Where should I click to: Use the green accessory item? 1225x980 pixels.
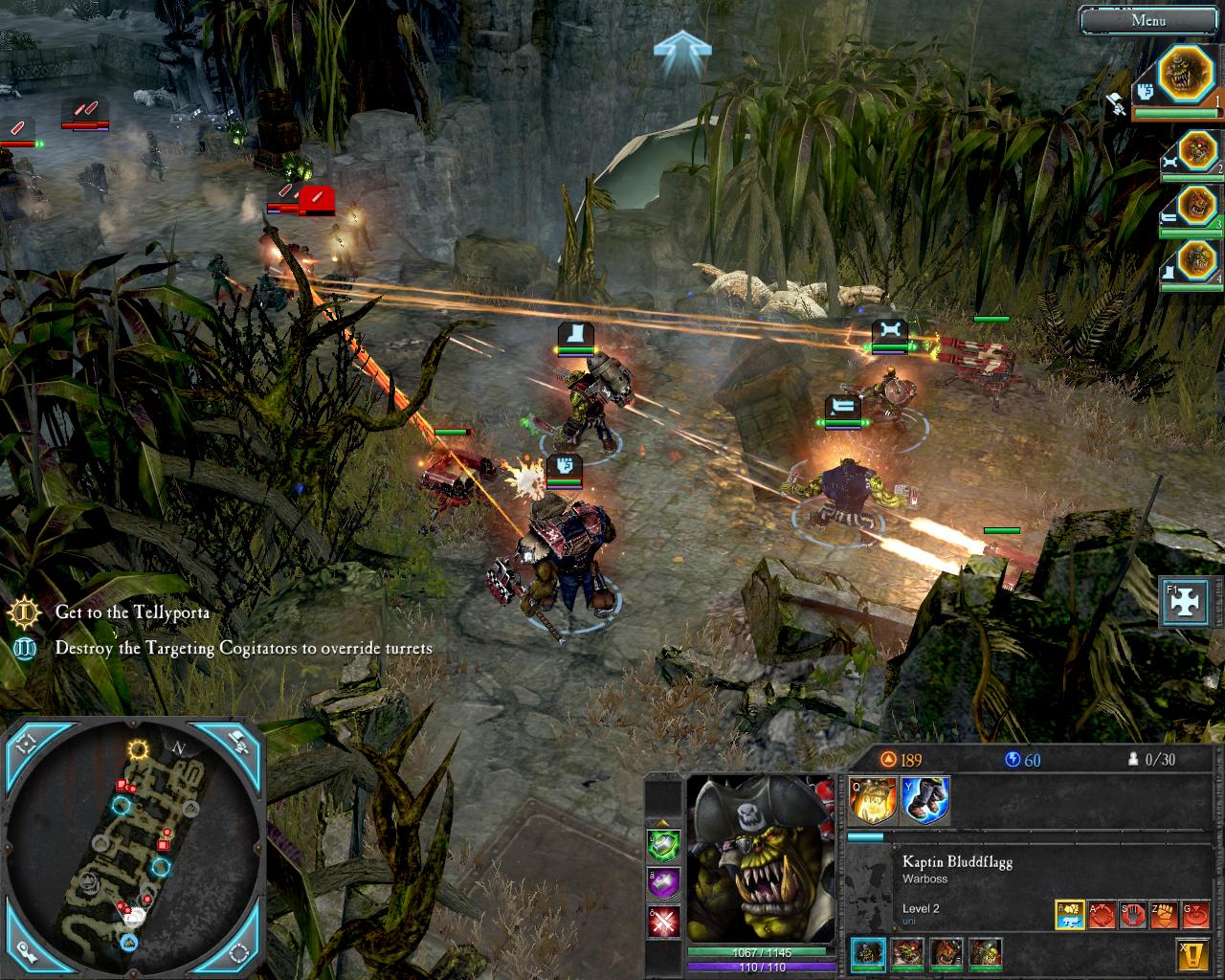(x=664, y=842)
